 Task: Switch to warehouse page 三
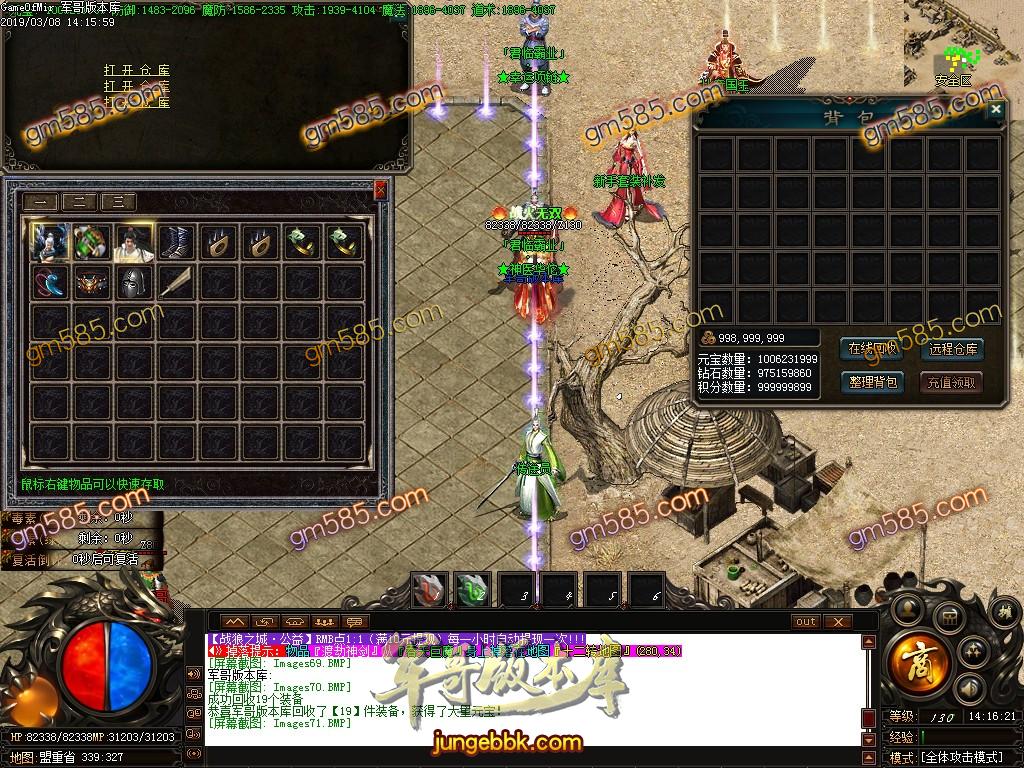tap(118, 202)
